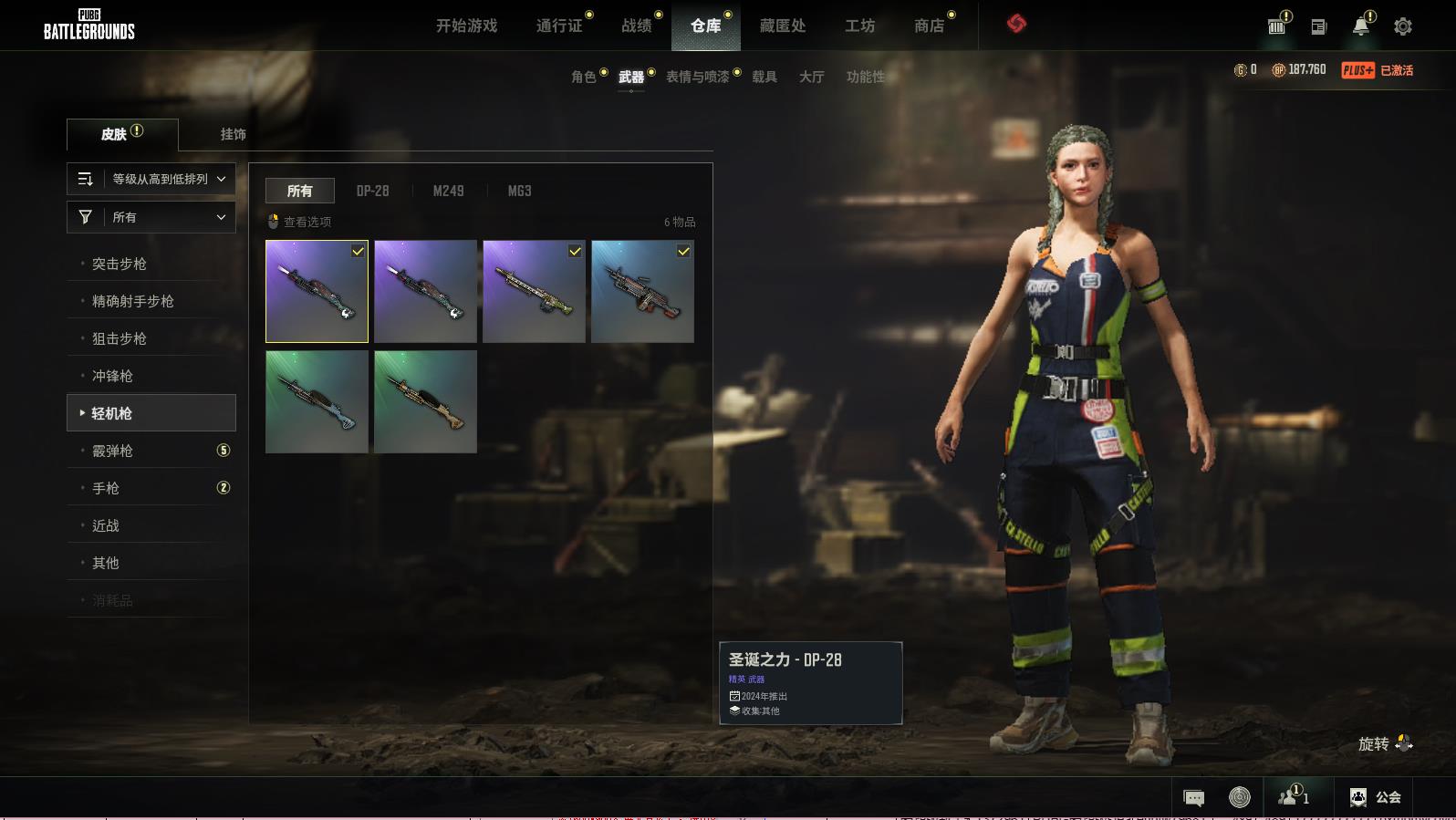Image resolution: width=1456 pixels, height=820 pixels.
Task: Choose the 突击步枪 assault rifle category
Action: pyautogui.click(x=120, y=264)
